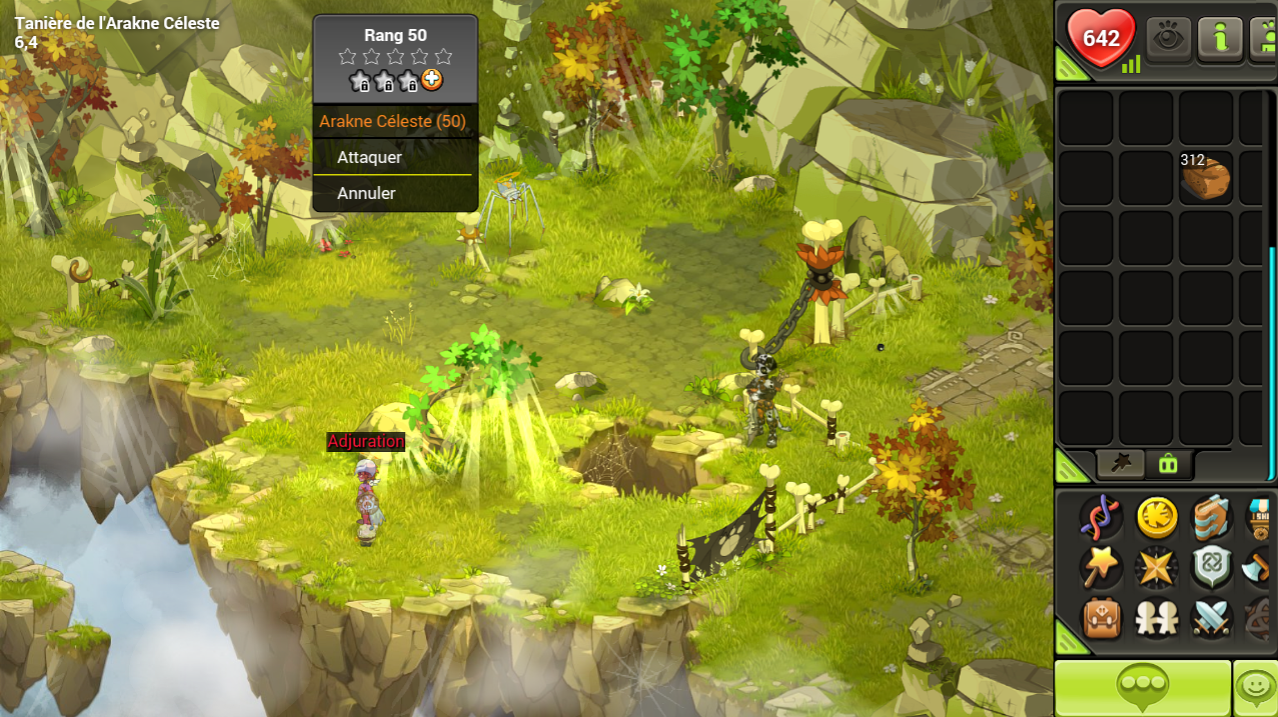Open the gold kama coin icon
The height and width of the screenshot is (717, 1278).
1156,517
